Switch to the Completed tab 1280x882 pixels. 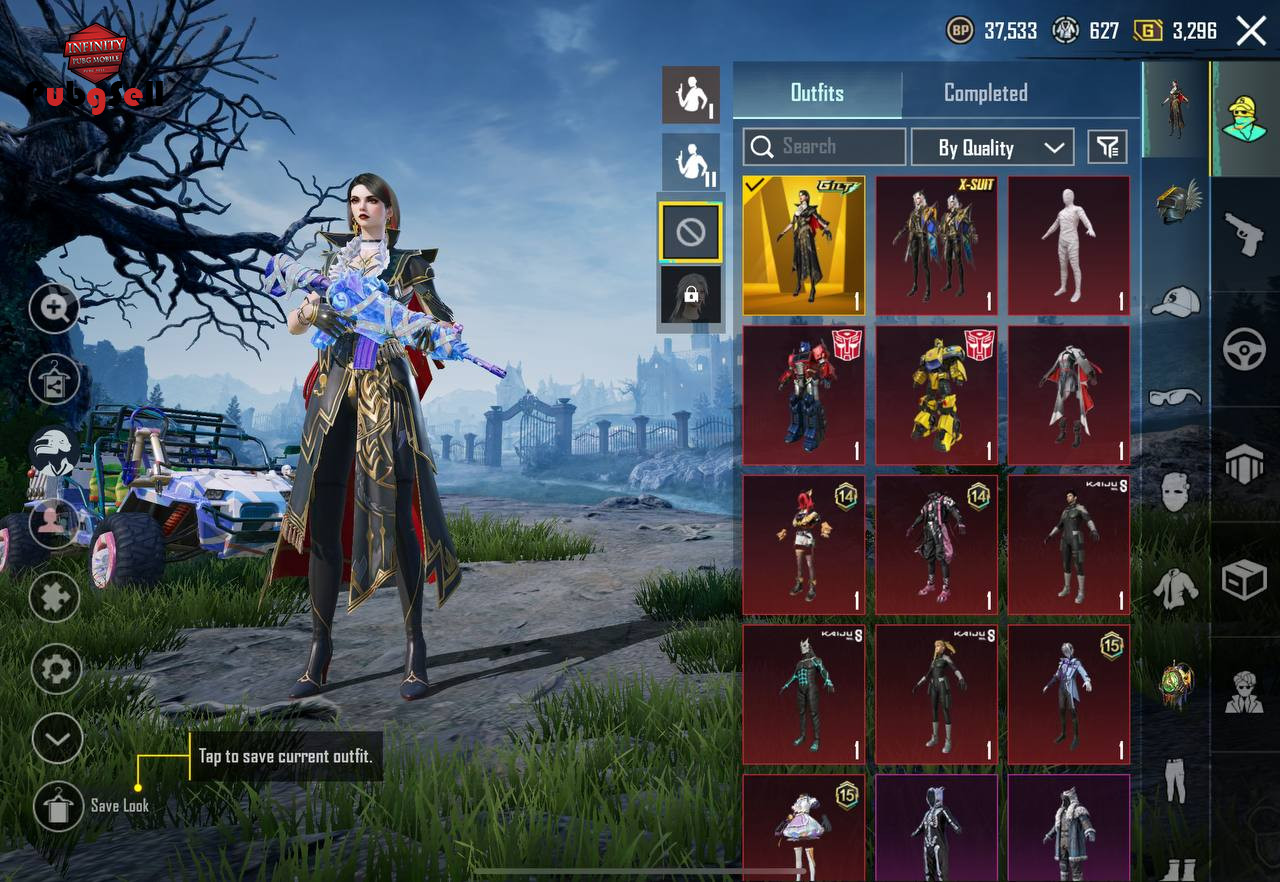coord(985,93)
